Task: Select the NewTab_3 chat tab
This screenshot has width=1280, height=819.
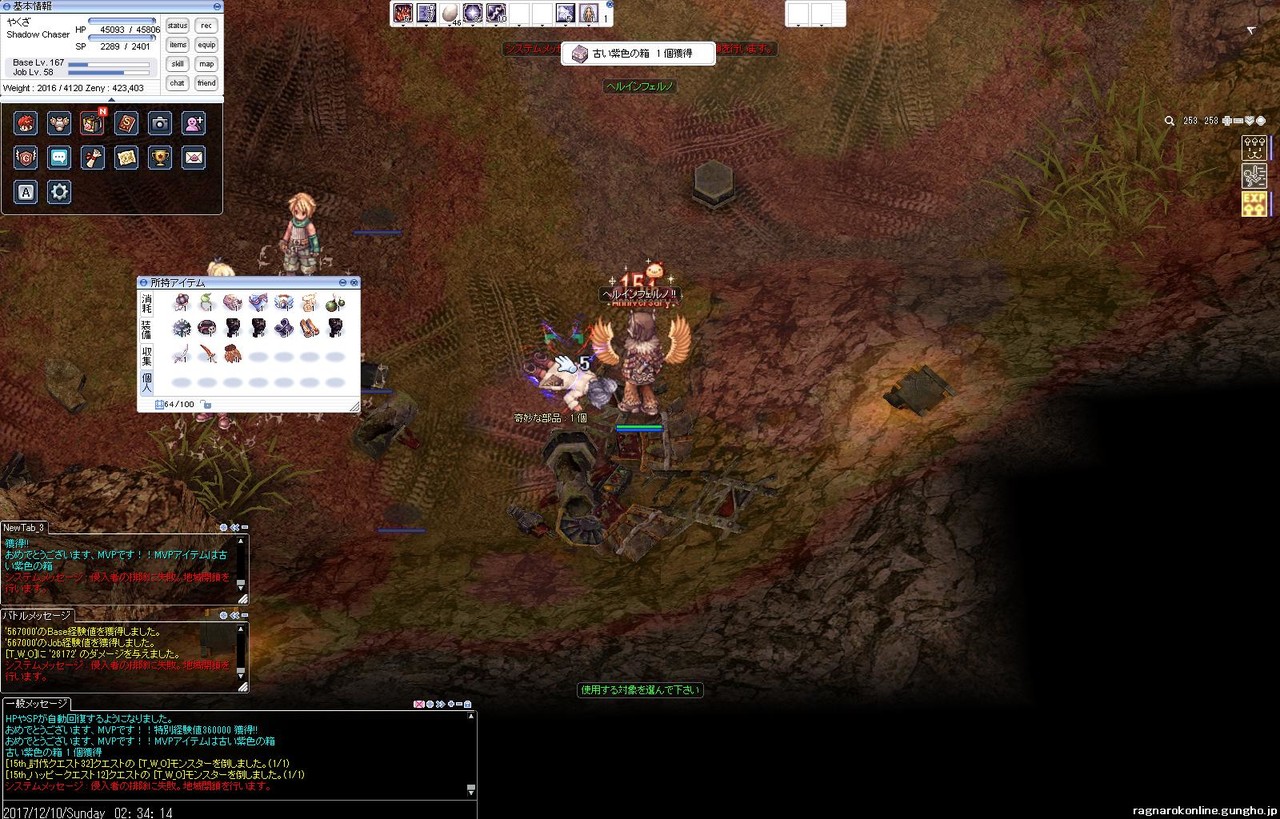Action: pos(23,528)
